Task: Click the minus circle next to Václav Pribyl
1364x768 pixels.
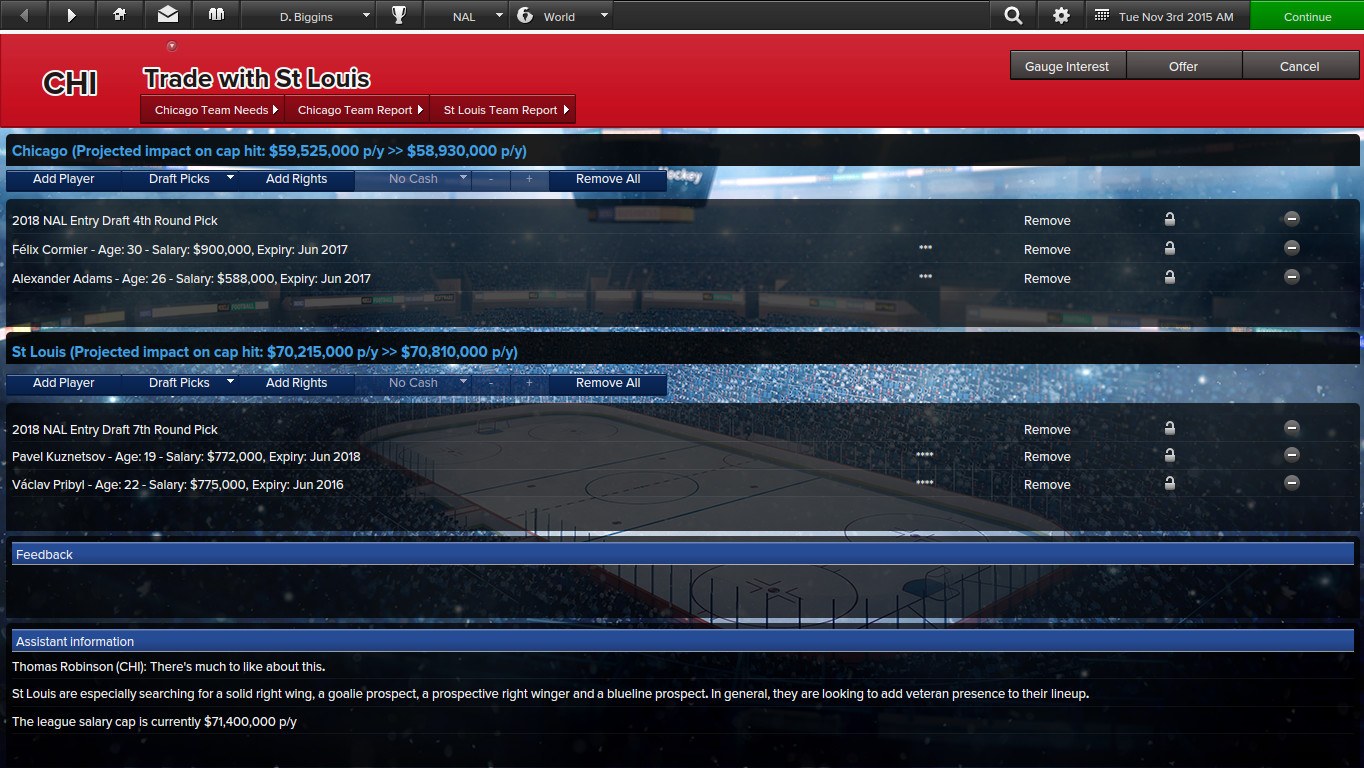Action: click(1291, 482)
